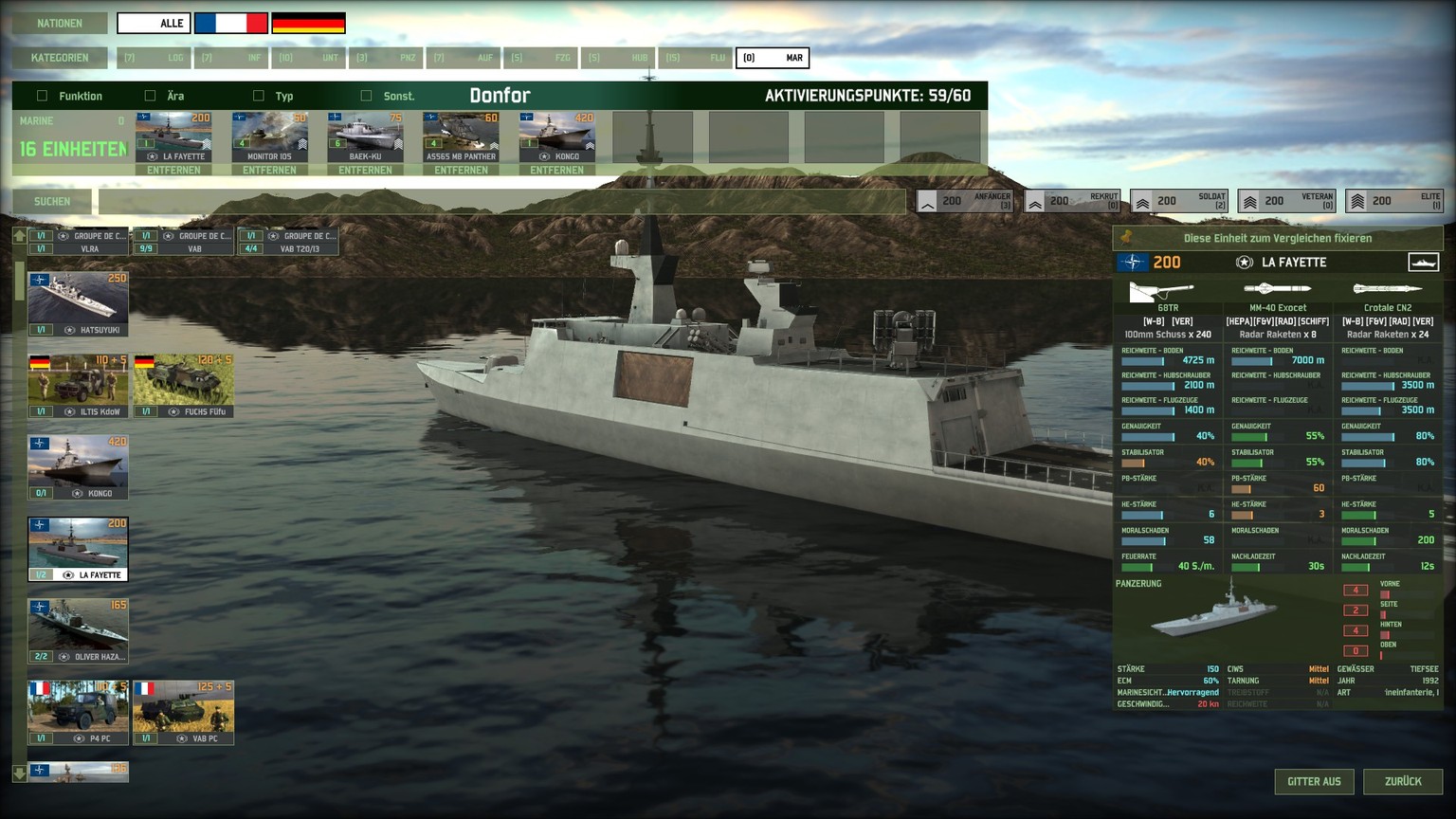Turn the grid off with GITTER AUS
Image resolution: width=1456 pixels, height=819 pixels.
coord(1314,781)
